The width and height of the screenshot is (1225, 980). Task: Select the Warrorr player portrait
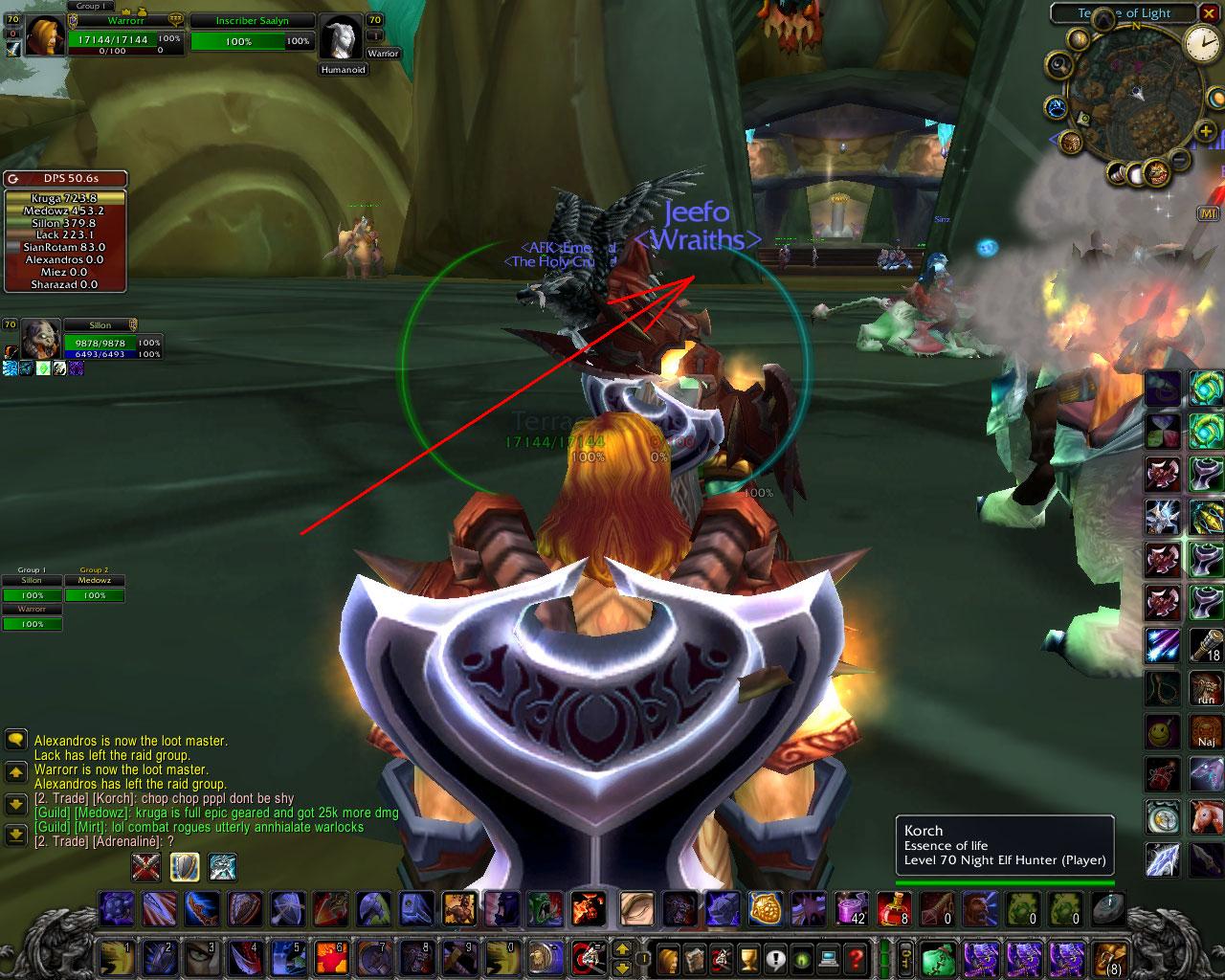click(45, 36)
